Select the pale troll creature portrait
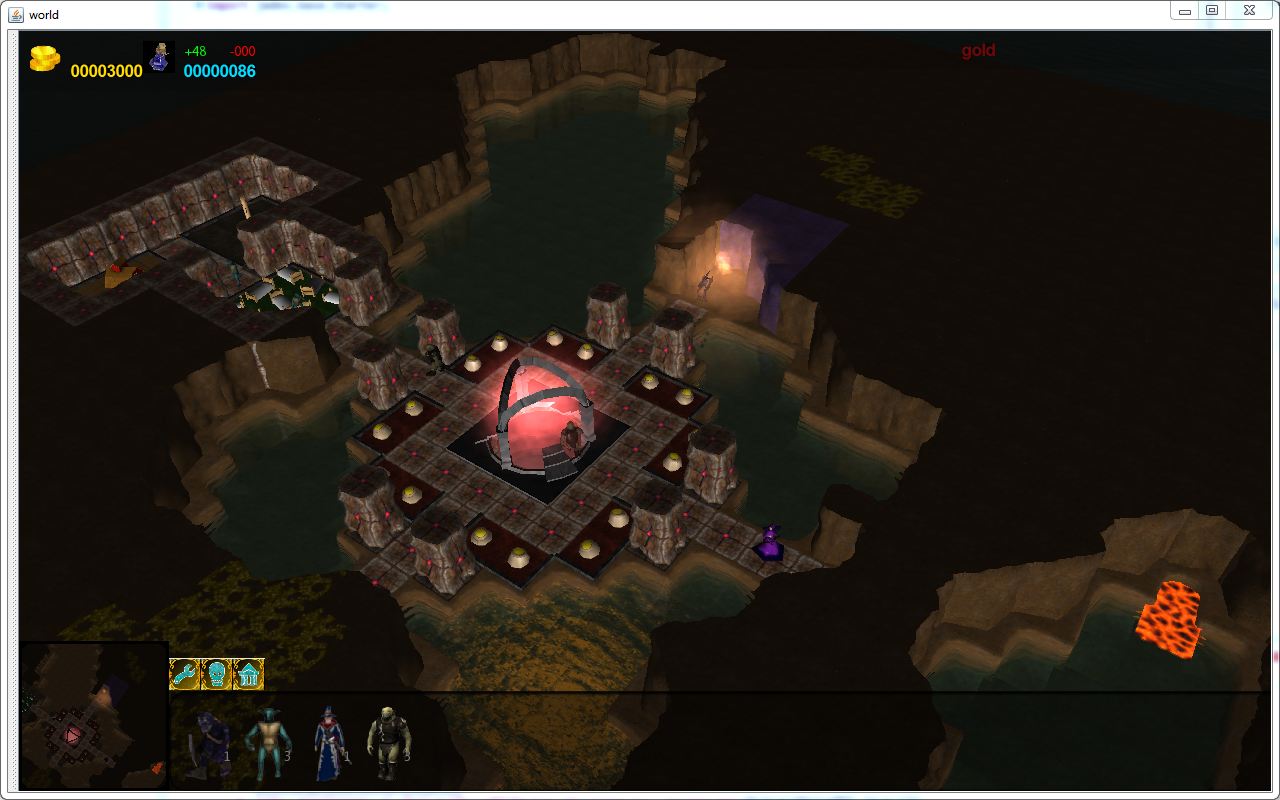 tap(387, 742)
